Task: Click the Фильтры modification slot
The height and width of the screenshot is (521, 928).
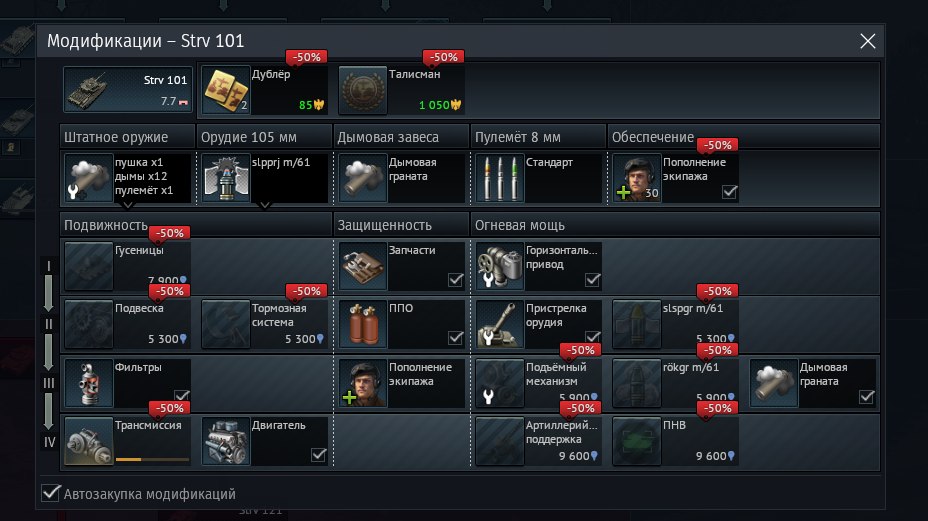Action: click(127, 382)
